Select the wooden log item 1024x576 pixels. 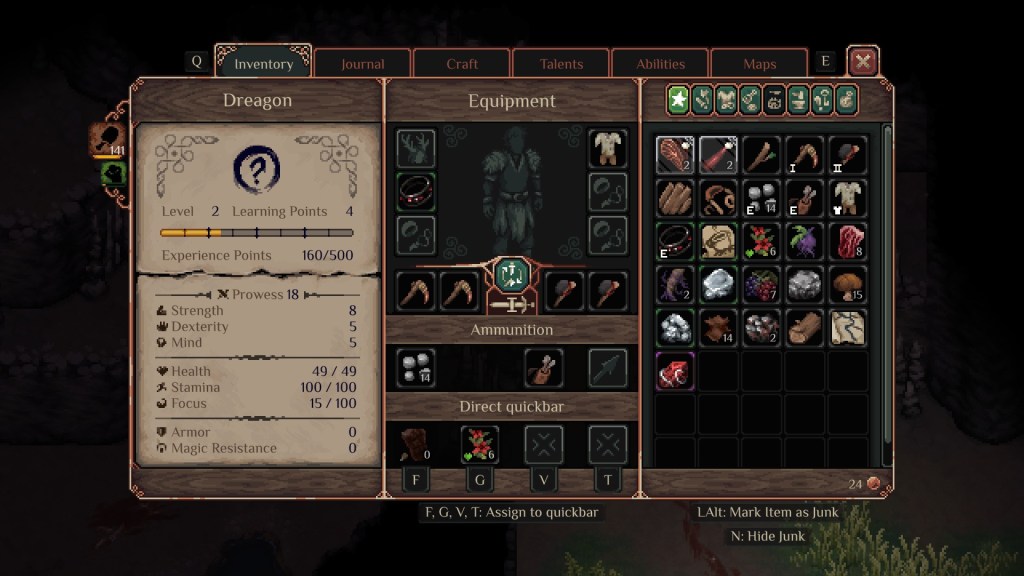tap(805, 327)
